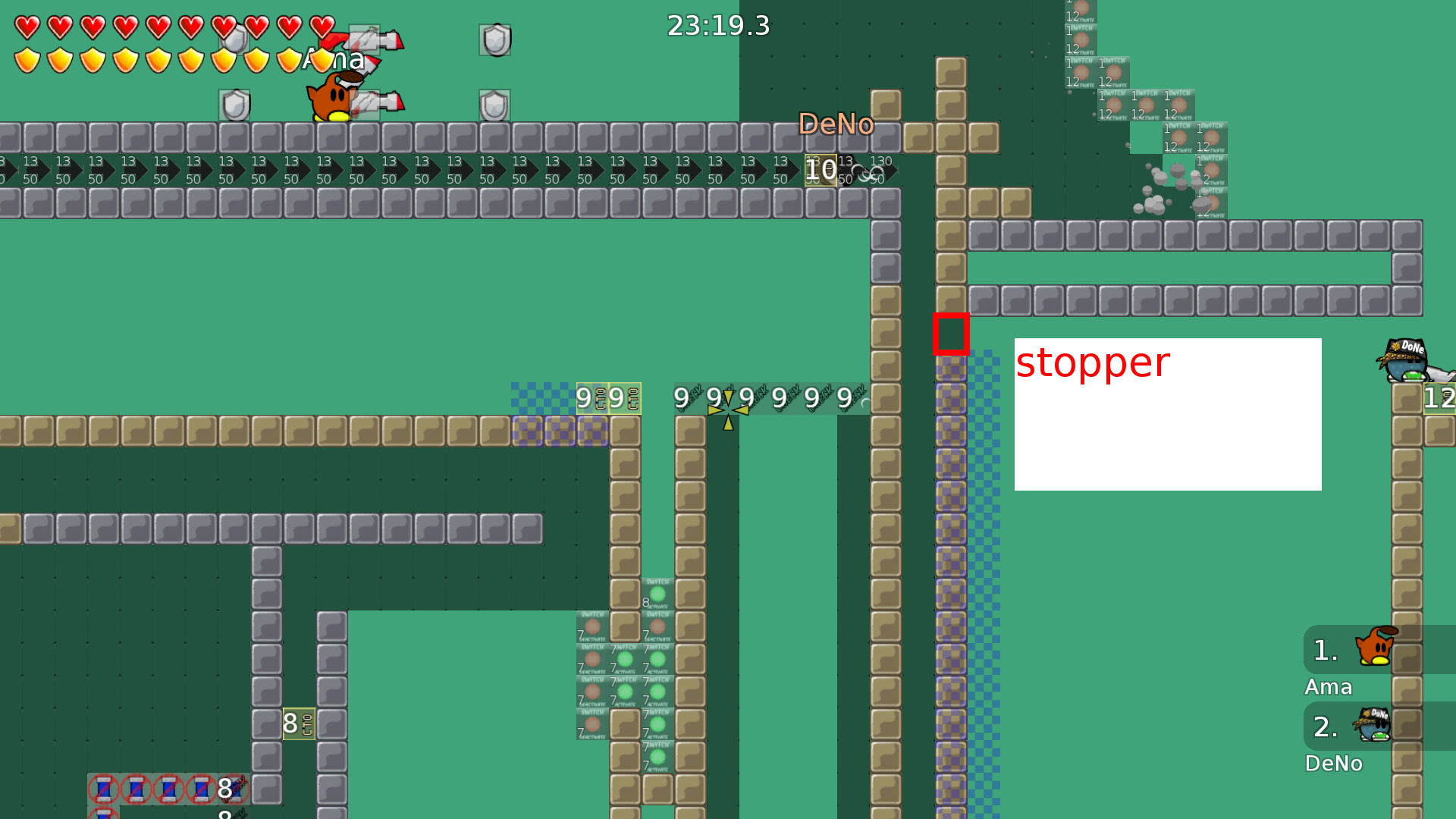Click the race timer showing 23:19.3
This screenshot has height=819, width=1456.
point(718,25)
